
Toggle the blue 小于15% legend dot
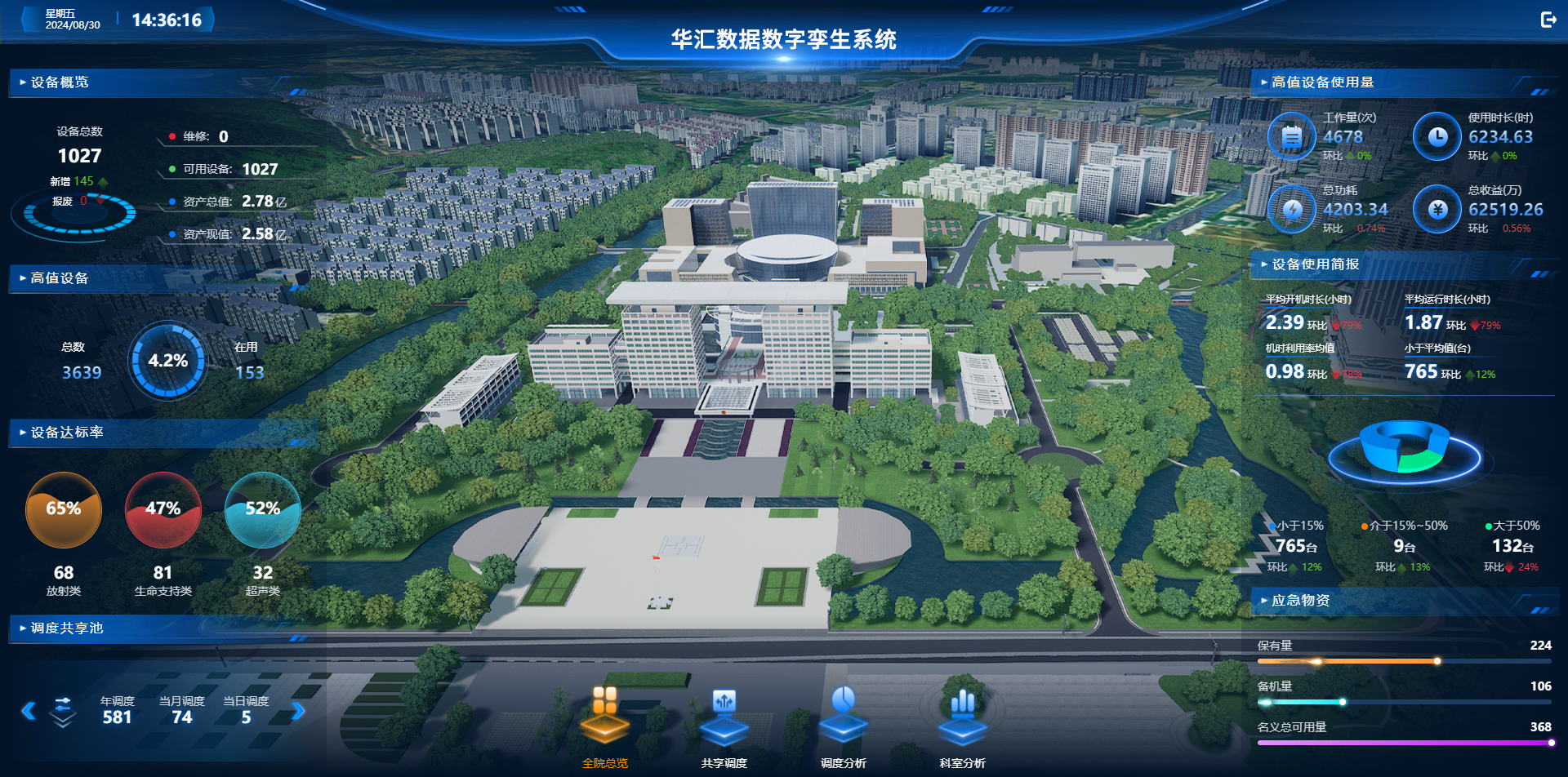click(x=1271, y=526)
